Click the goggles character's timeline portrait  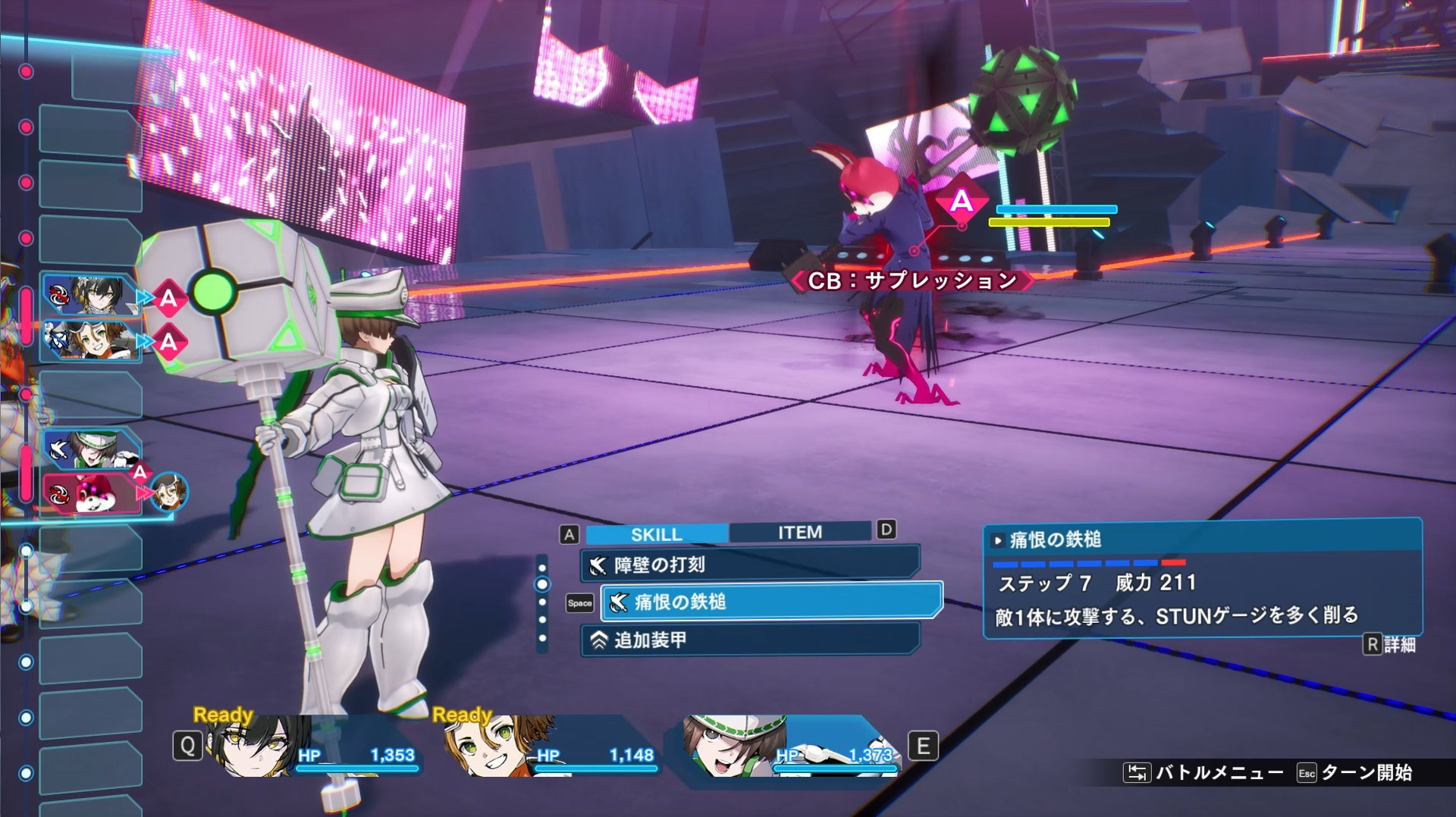coord(89,340)
